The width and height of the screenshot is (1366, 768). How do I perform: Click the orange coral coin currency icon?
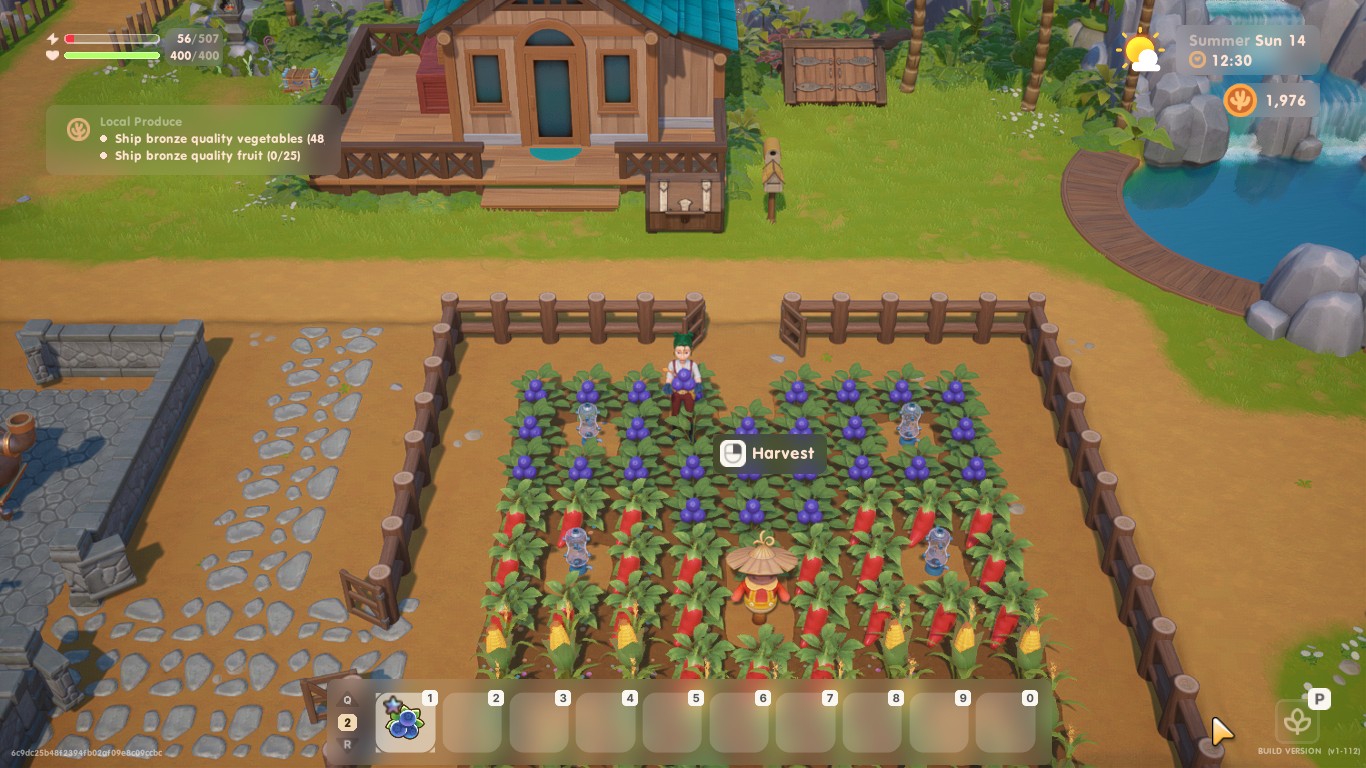click(x=1239, y=100)
